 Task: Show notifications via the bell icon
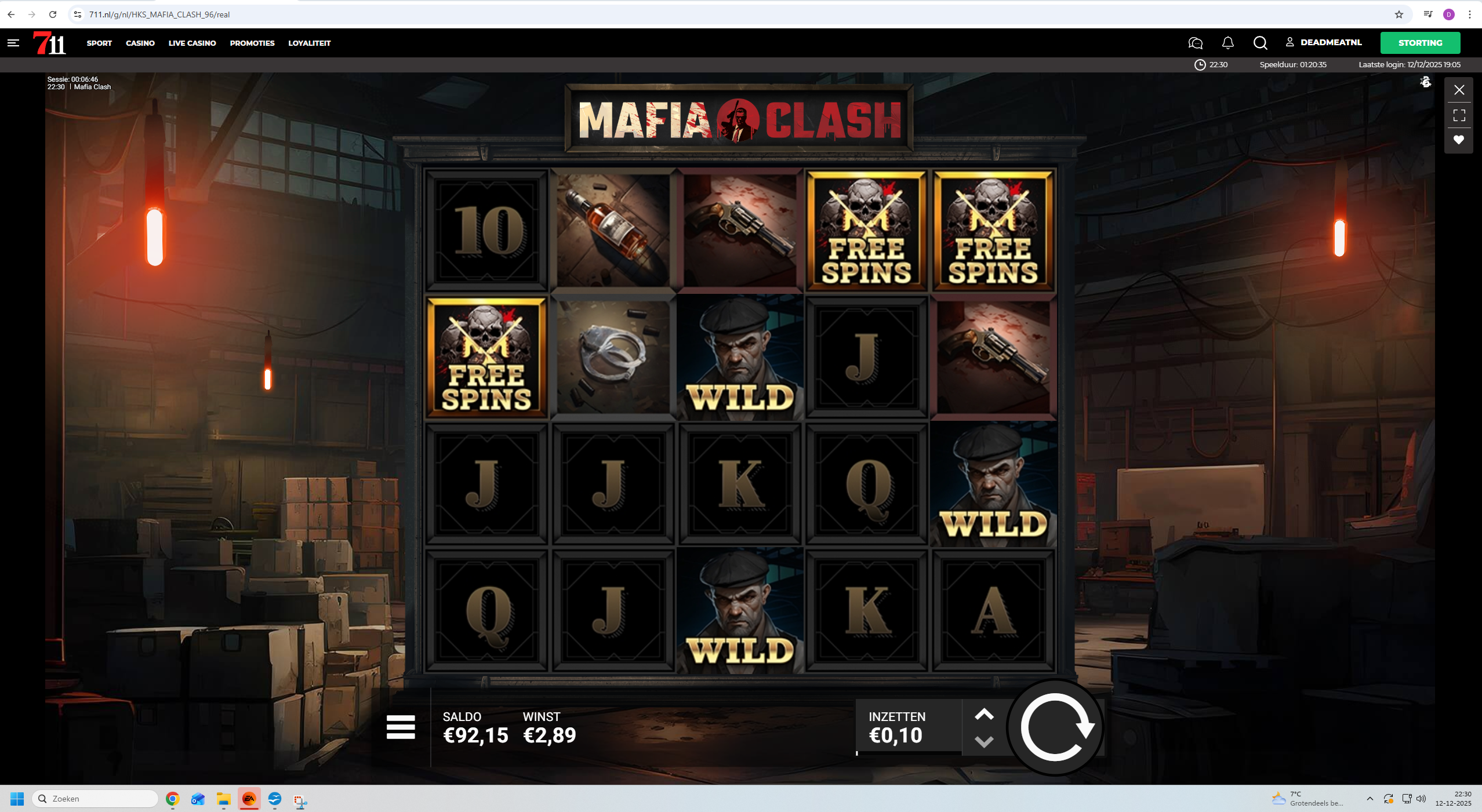(1227, 43)
